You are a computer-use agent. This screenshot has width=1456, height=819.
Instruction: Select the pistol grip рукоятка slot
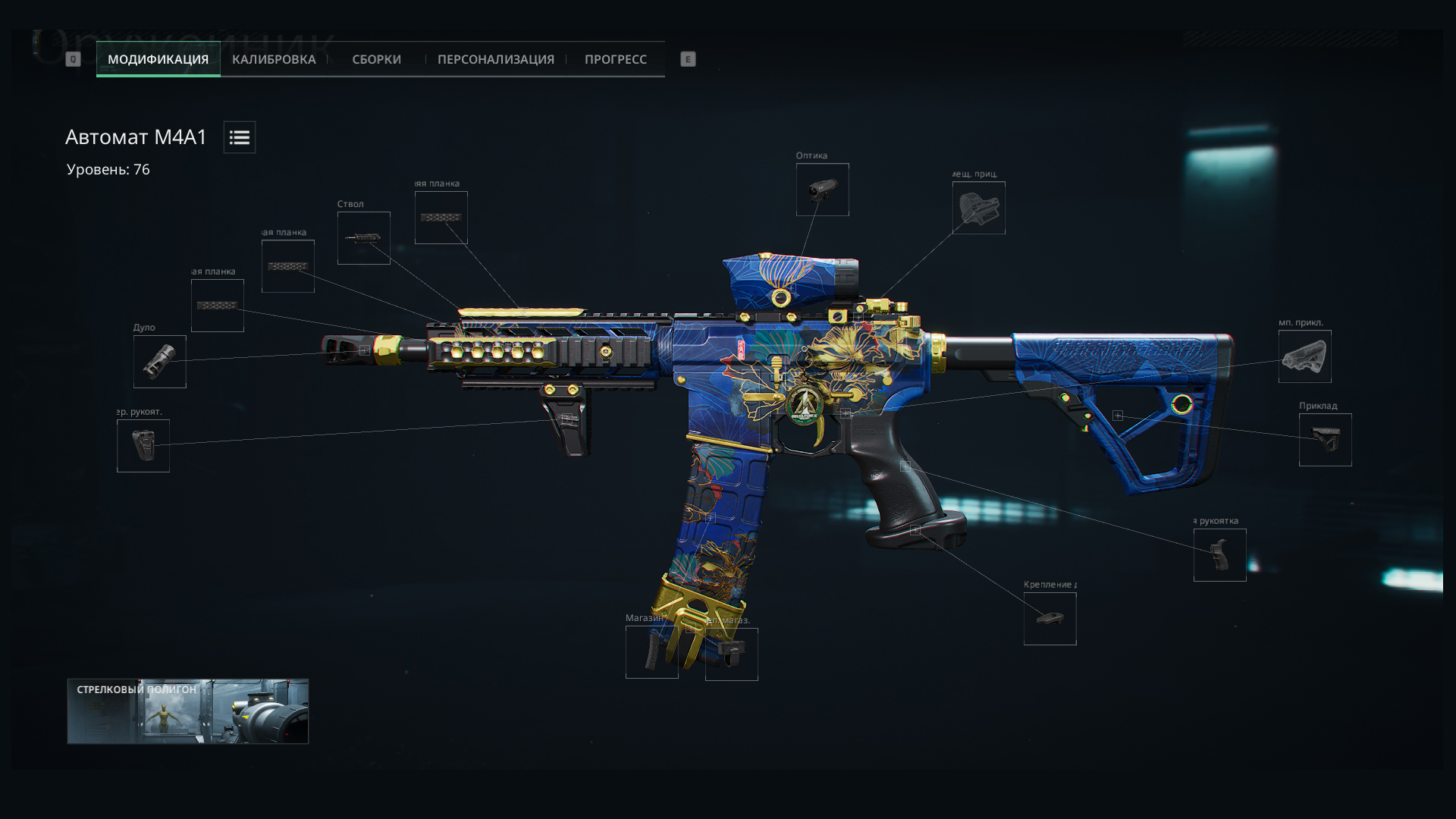(1219, 555)
